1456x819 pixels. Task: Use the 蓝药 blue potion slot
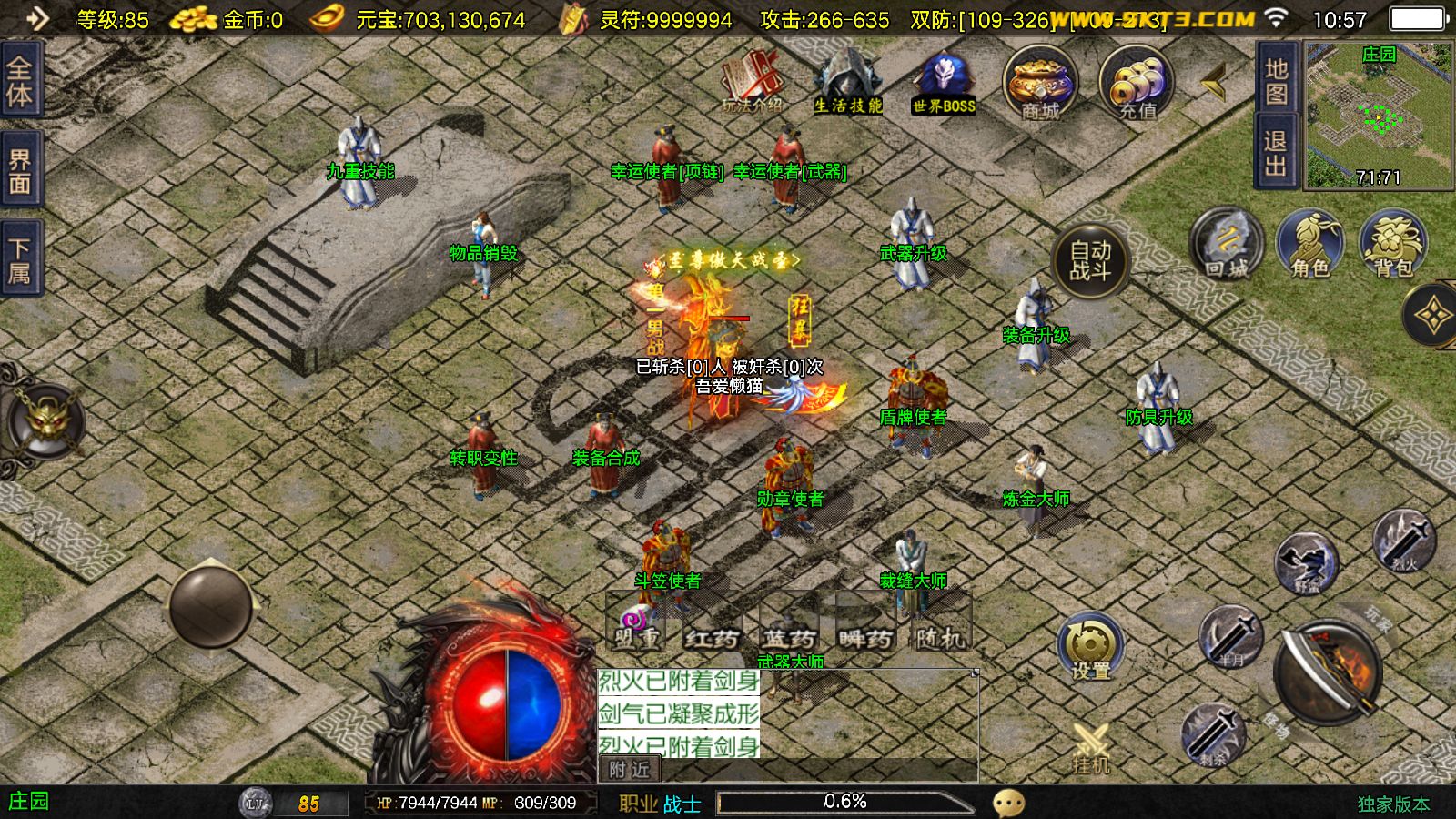(789, 626)
